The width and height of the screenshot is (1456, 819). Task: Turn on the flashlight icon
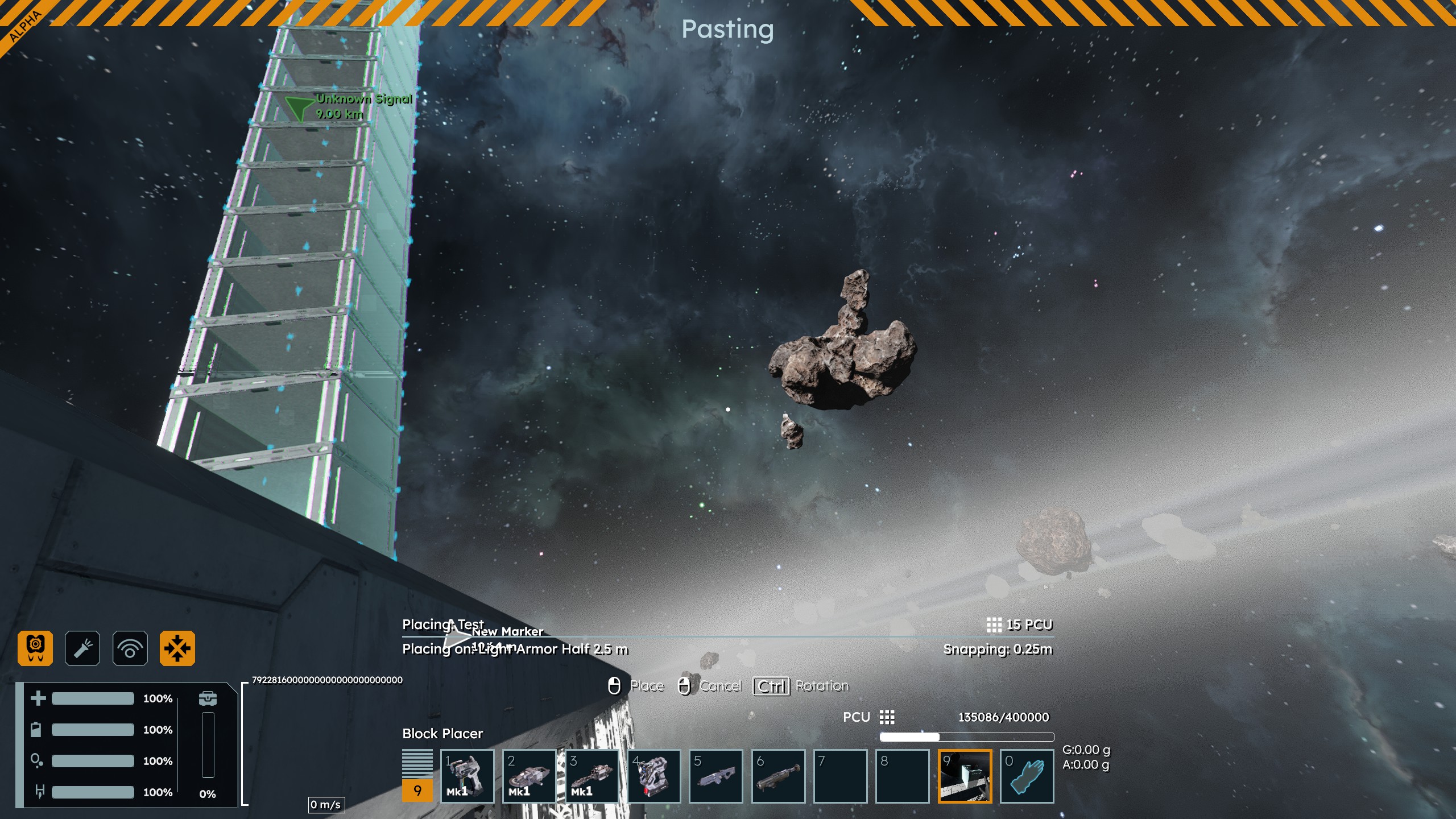pyautogui.click(x=82, y=648)
